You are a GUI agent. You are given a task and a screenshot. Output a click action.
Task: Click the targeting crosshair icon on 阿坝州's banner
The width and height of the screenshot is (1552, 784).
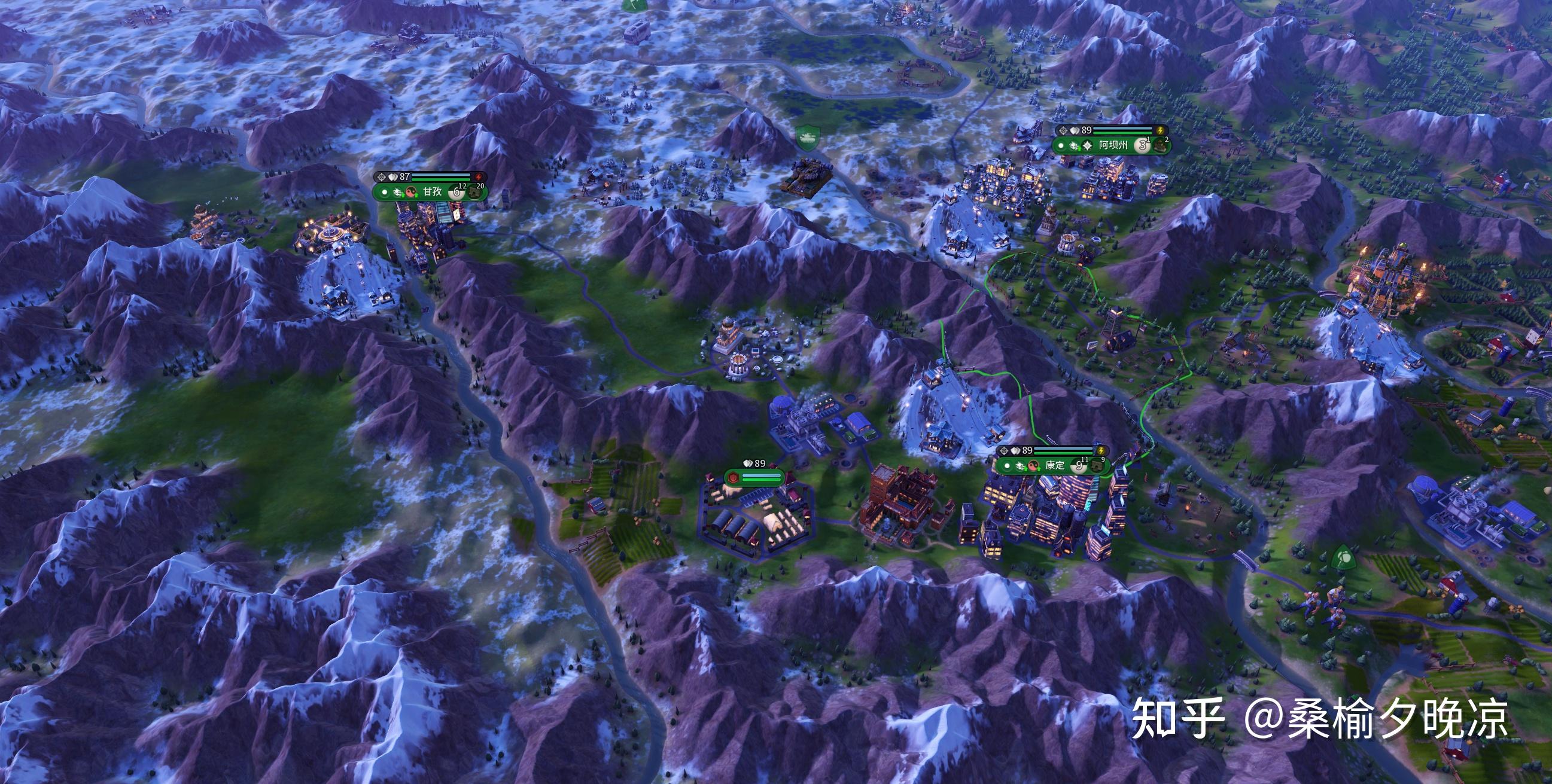click(1063, 130)
